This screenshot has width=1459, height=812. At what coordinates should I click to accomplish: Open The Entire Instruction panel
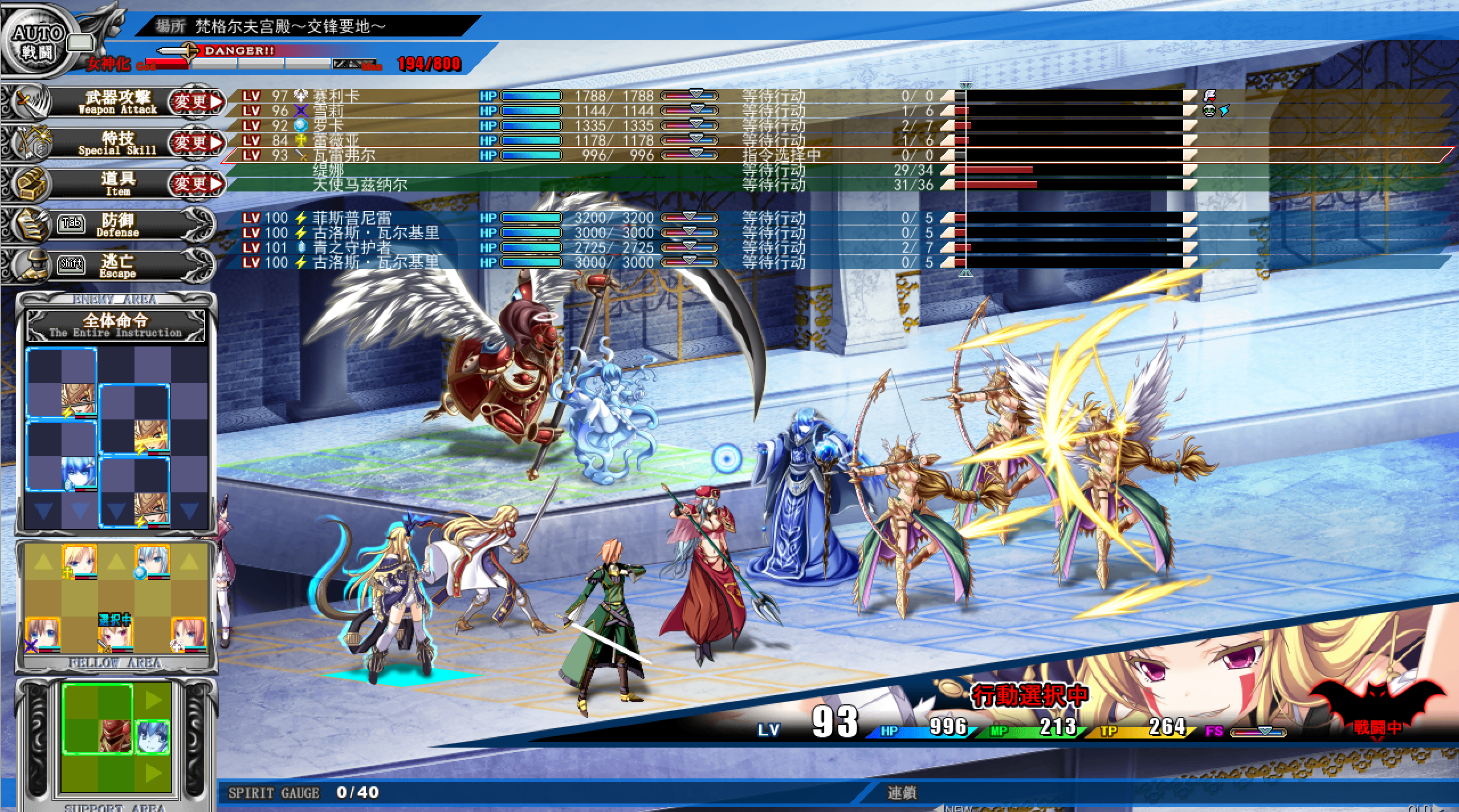coord(116,325)
